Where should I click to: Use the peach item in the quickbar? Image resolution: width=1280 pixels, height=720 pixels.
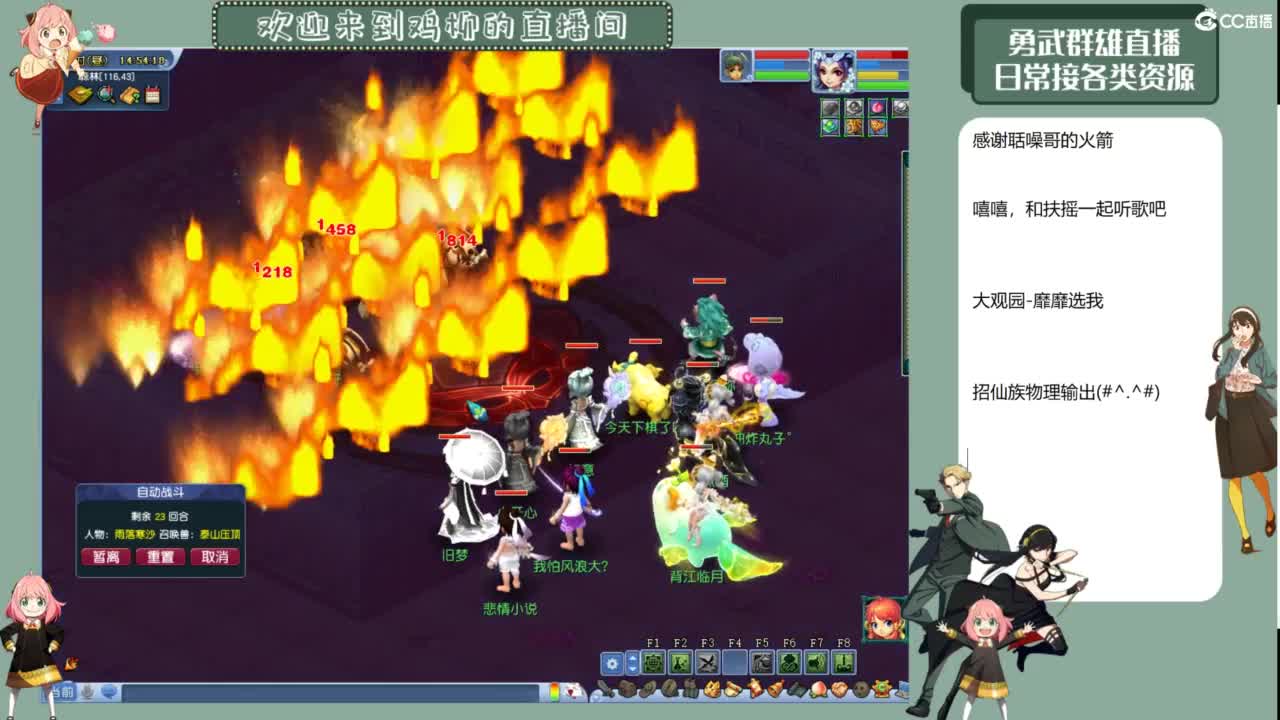[819, 689]
